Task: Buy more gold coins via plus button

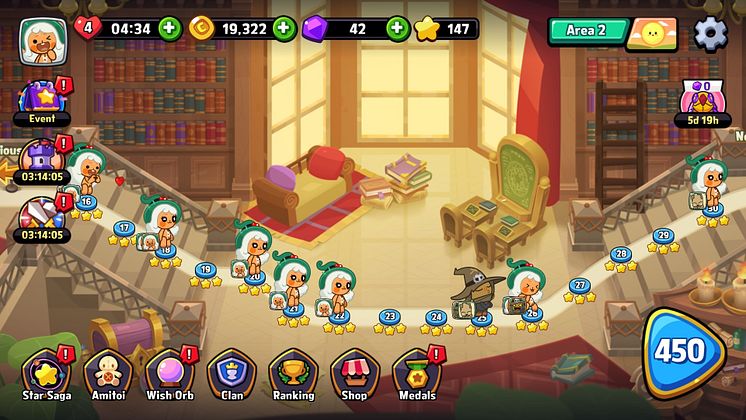Action: click(284, 28)
